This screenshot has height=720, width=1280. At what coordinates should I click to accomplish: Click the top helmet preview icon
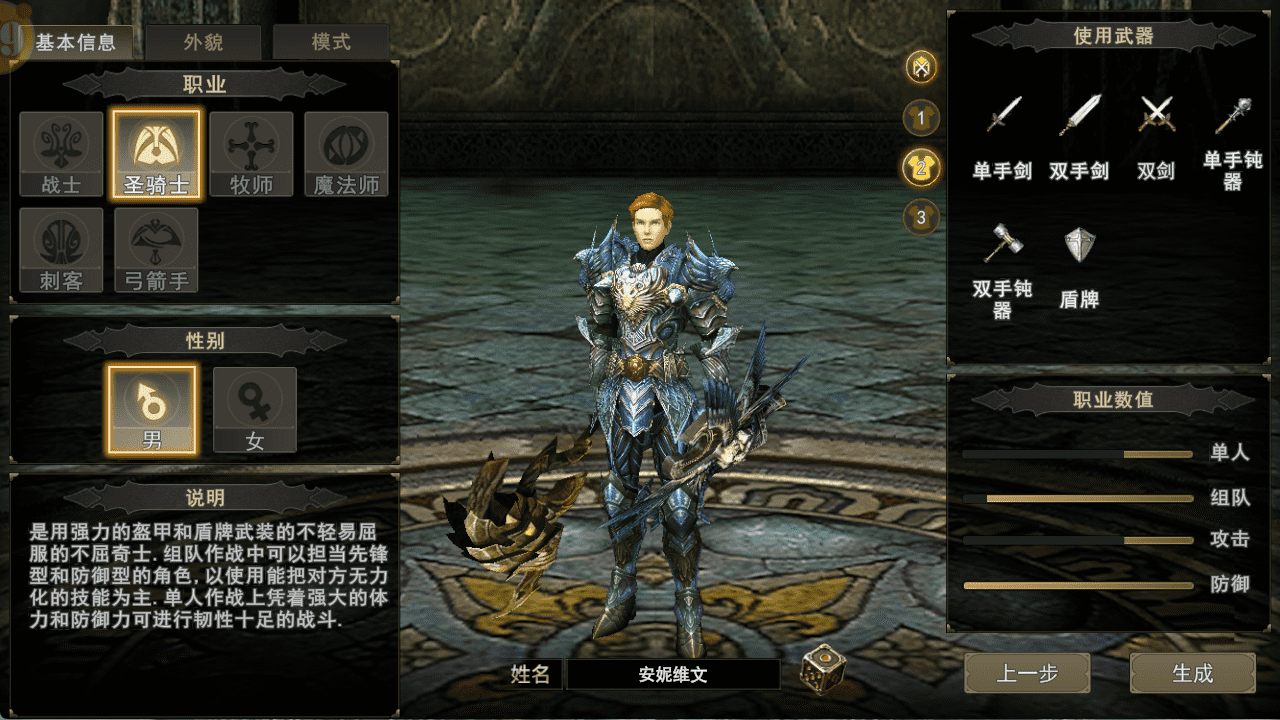[x=922, y=68]
